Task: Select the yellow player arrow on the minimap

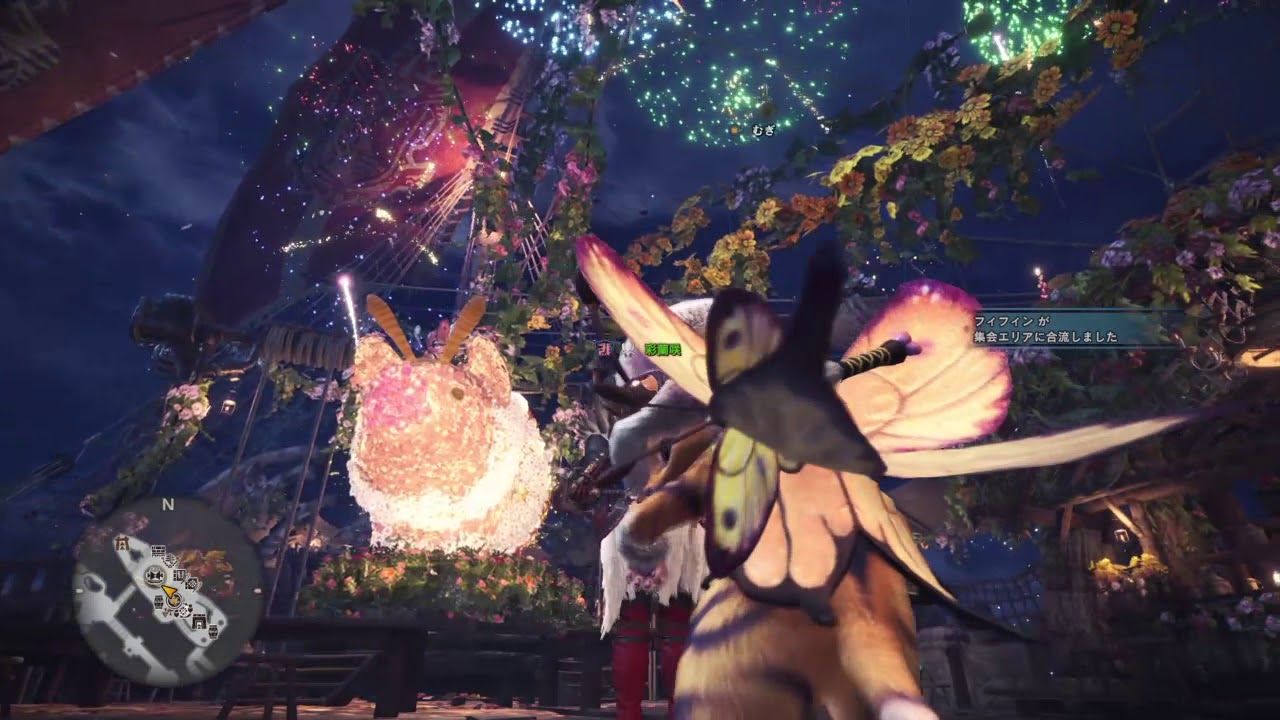Action: pos(169,591)
